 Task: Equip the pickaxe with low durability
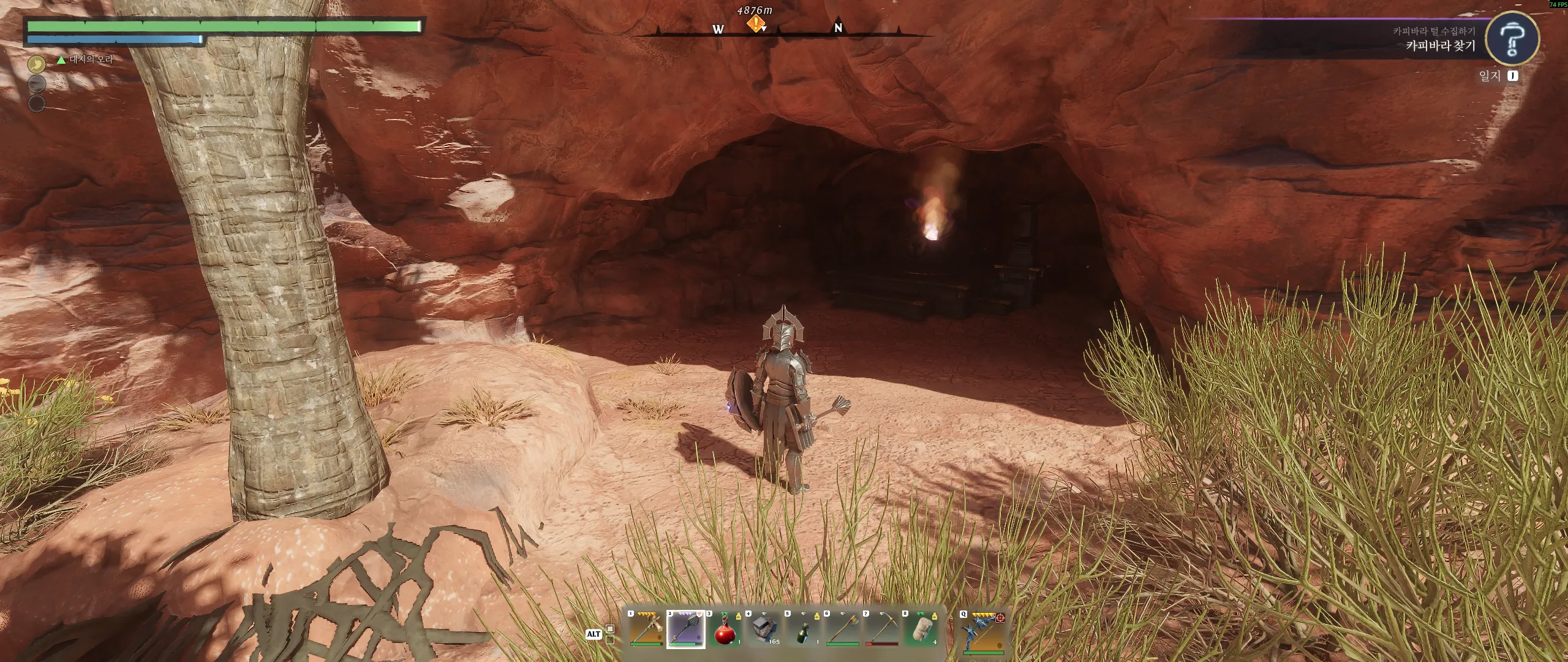(x=881, y=630)
